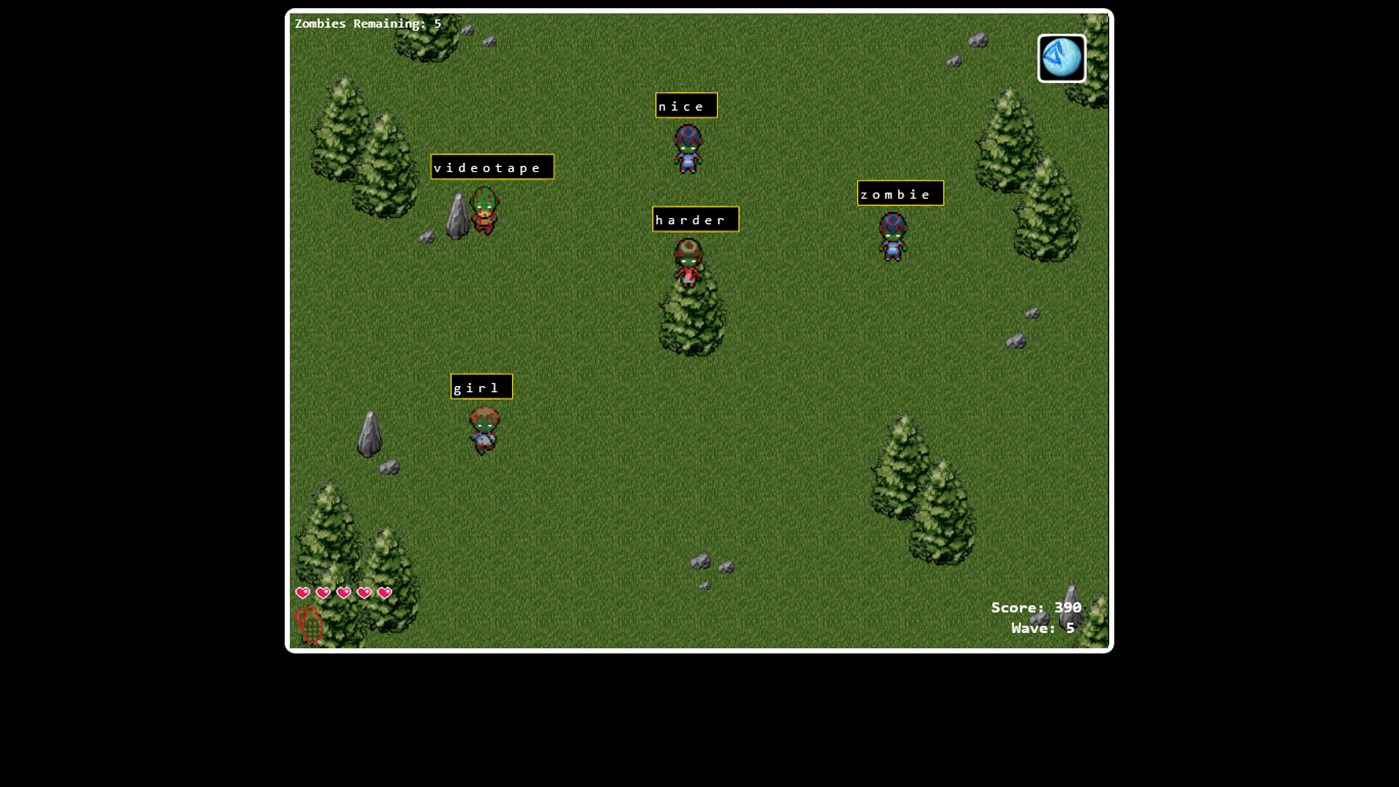1399x787 pixels.
Task: Select the 'zombie' word label
Action: coord(898,193)
